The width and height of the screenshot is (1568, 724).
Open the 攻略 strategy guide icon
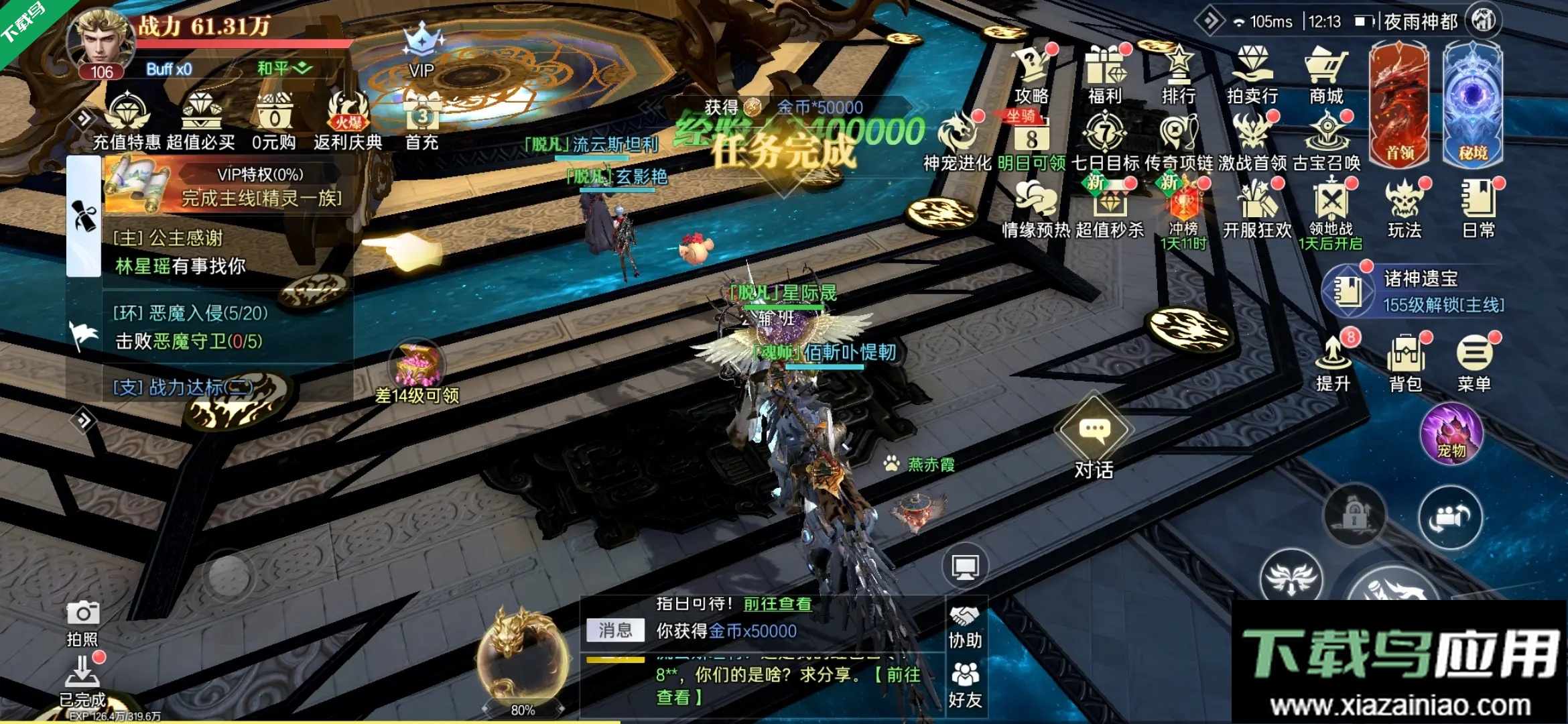coord(1032,72)
